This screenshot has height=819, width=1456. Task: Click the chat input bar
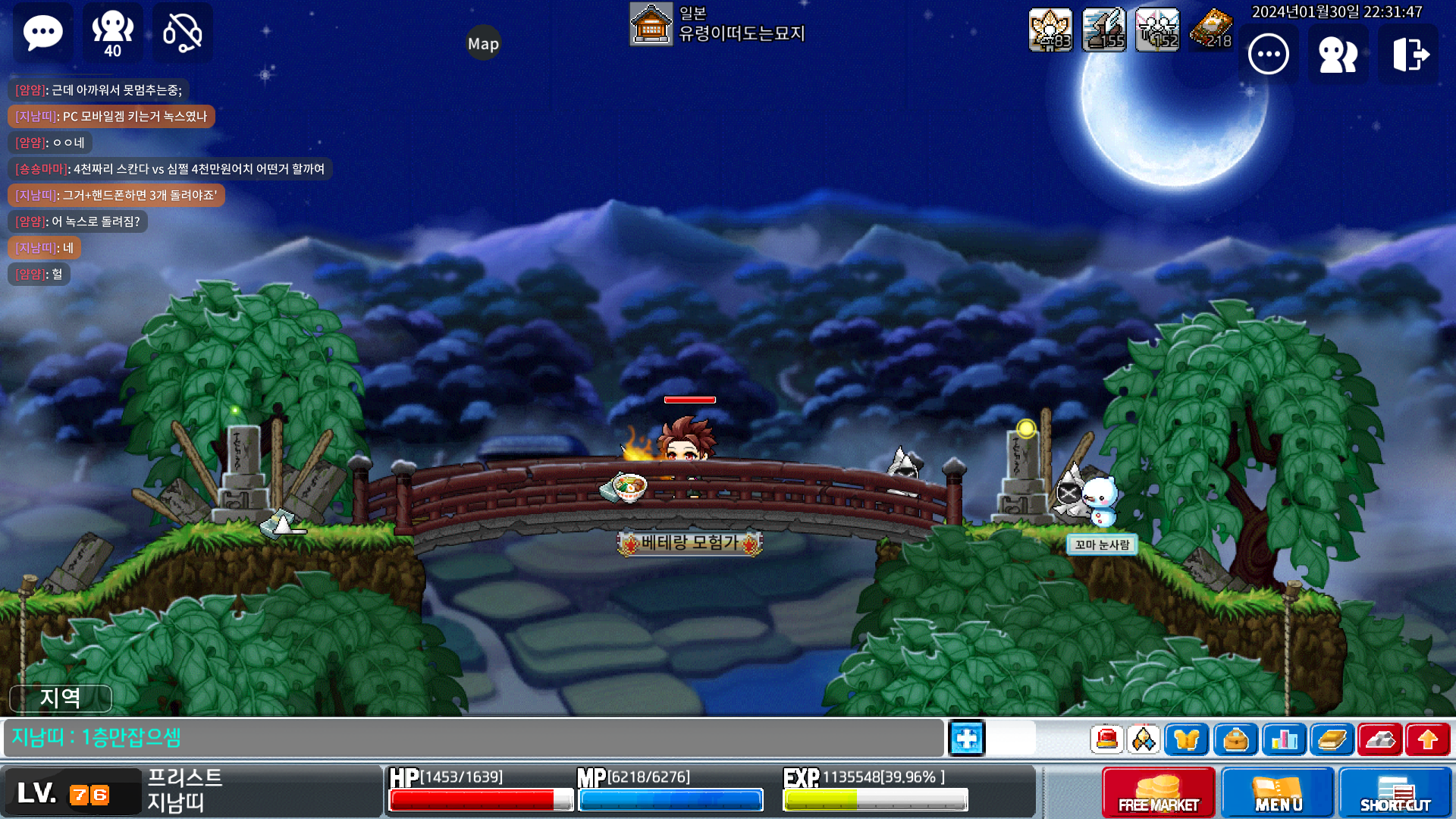(474, 738)
